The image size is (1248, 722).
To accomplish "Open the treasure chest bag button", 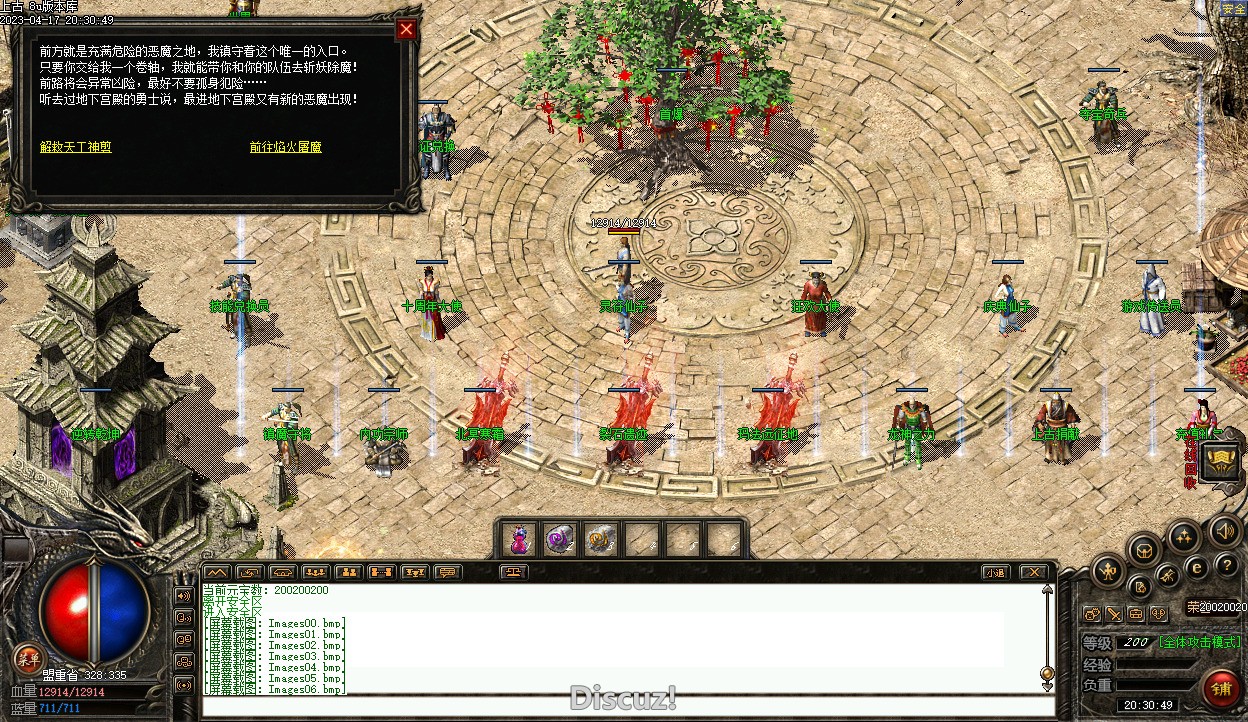I will (x=1144, y=549).
